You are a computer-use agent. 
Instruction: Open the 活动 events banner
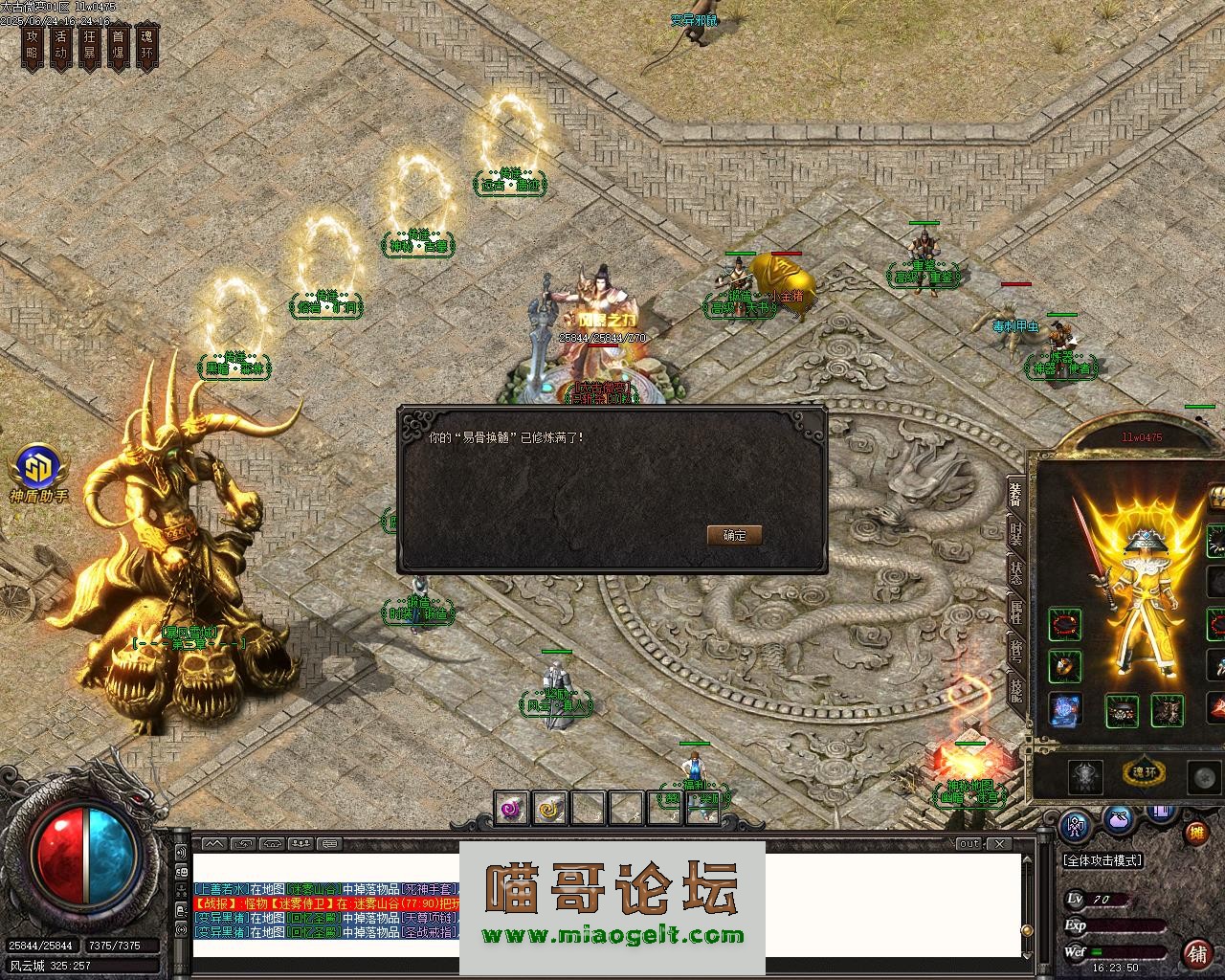coord(61,46)
